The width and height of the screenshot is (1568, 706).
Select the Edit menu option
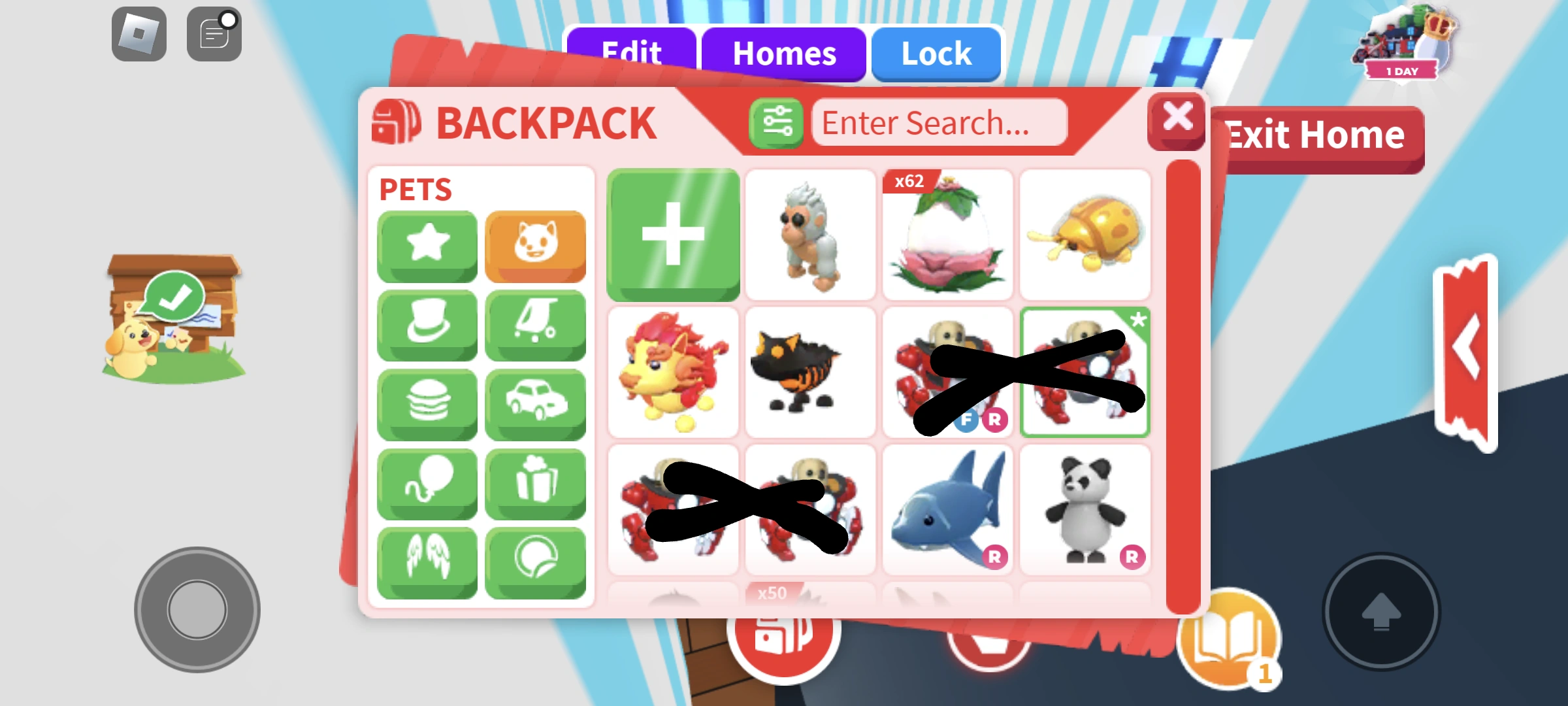pyautogui.click(x=631, y=52)
